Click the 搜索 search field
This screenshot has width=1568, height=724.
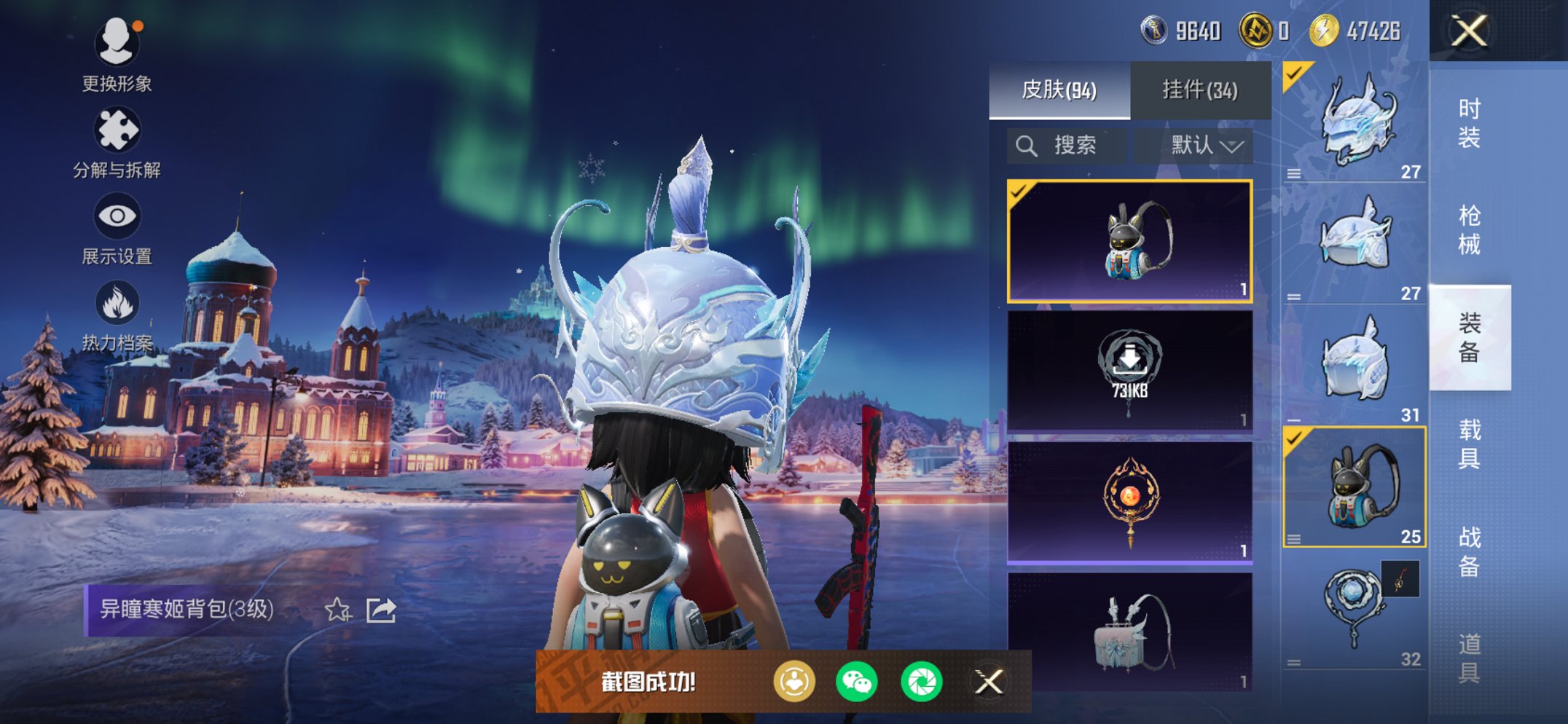point(1067,146)
